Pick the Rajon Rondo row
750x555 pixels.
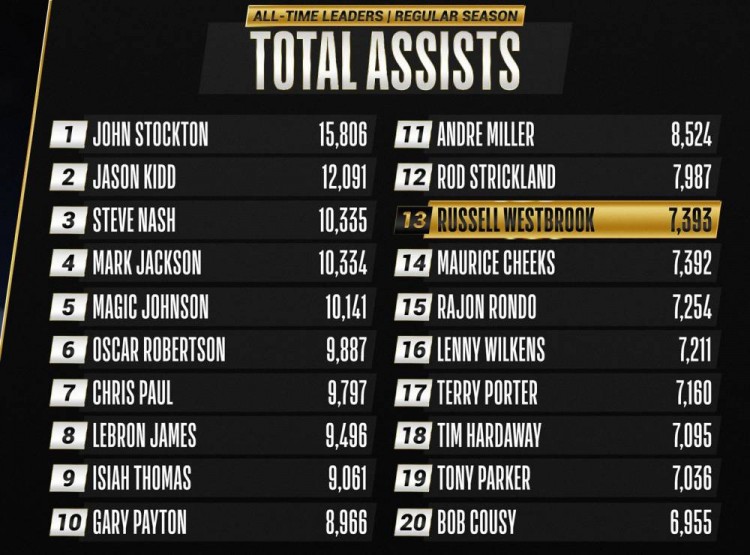[x=555, y=306]
